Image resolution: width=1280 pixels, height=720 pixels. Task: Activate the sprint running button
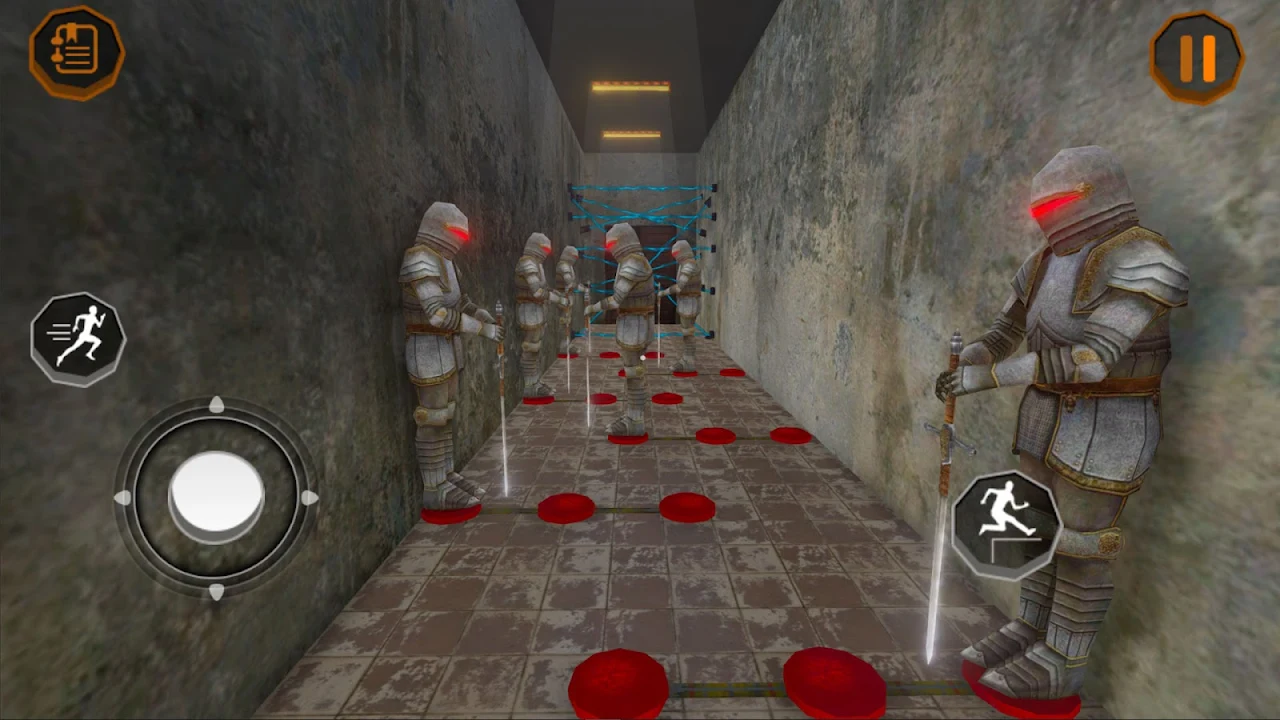(78, 339)
